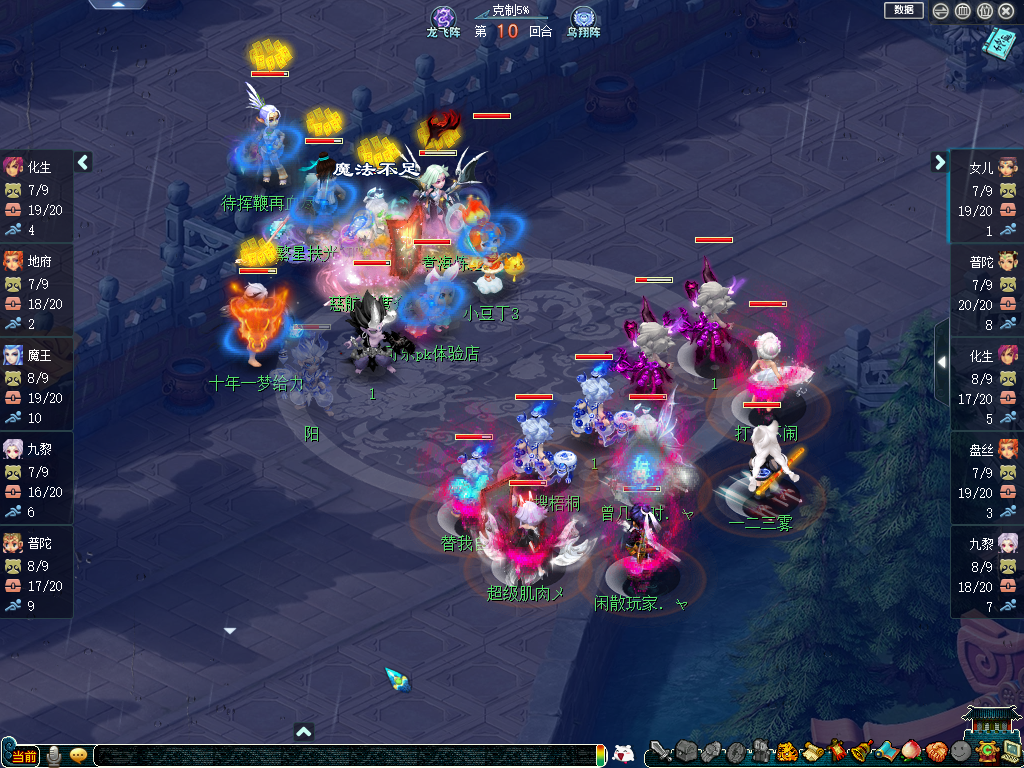Open the 数据 data panel
Image resolution: width=1024 pixels, height=768 pixels.
[x=903, y=10]
